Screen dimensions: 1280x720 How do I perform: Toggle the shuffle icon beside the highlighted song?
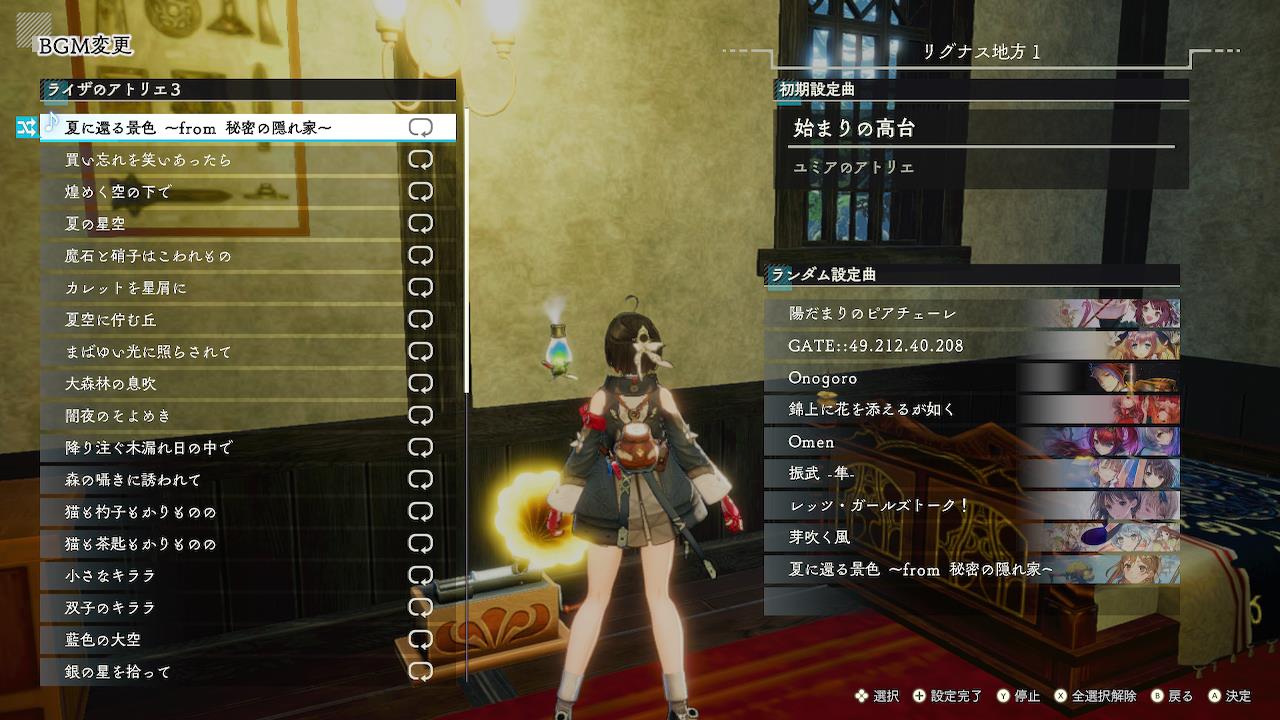26,127
